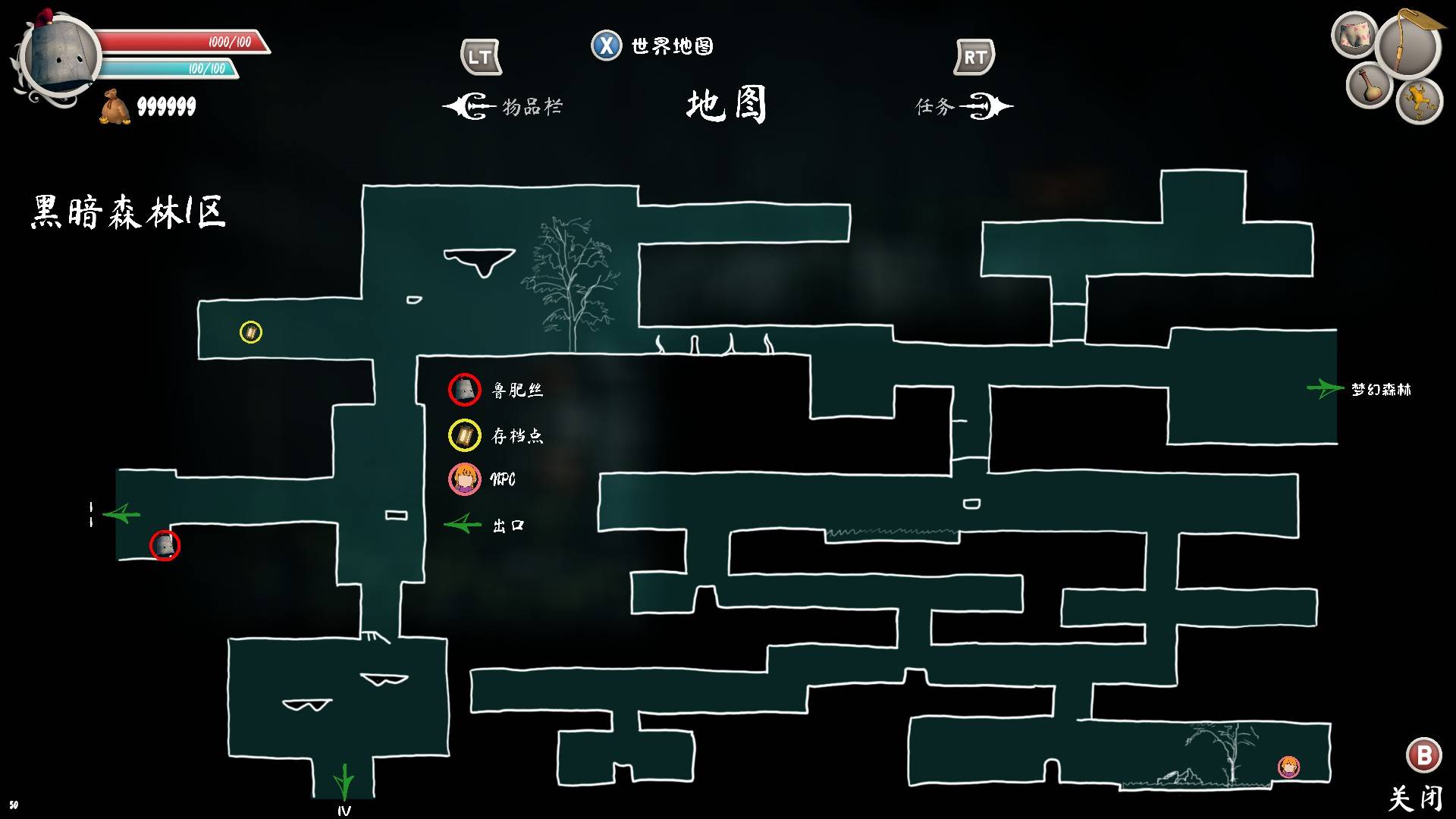
Task: Select the 梦幻森林 exit arrow
Action: tap(1325, 388)
